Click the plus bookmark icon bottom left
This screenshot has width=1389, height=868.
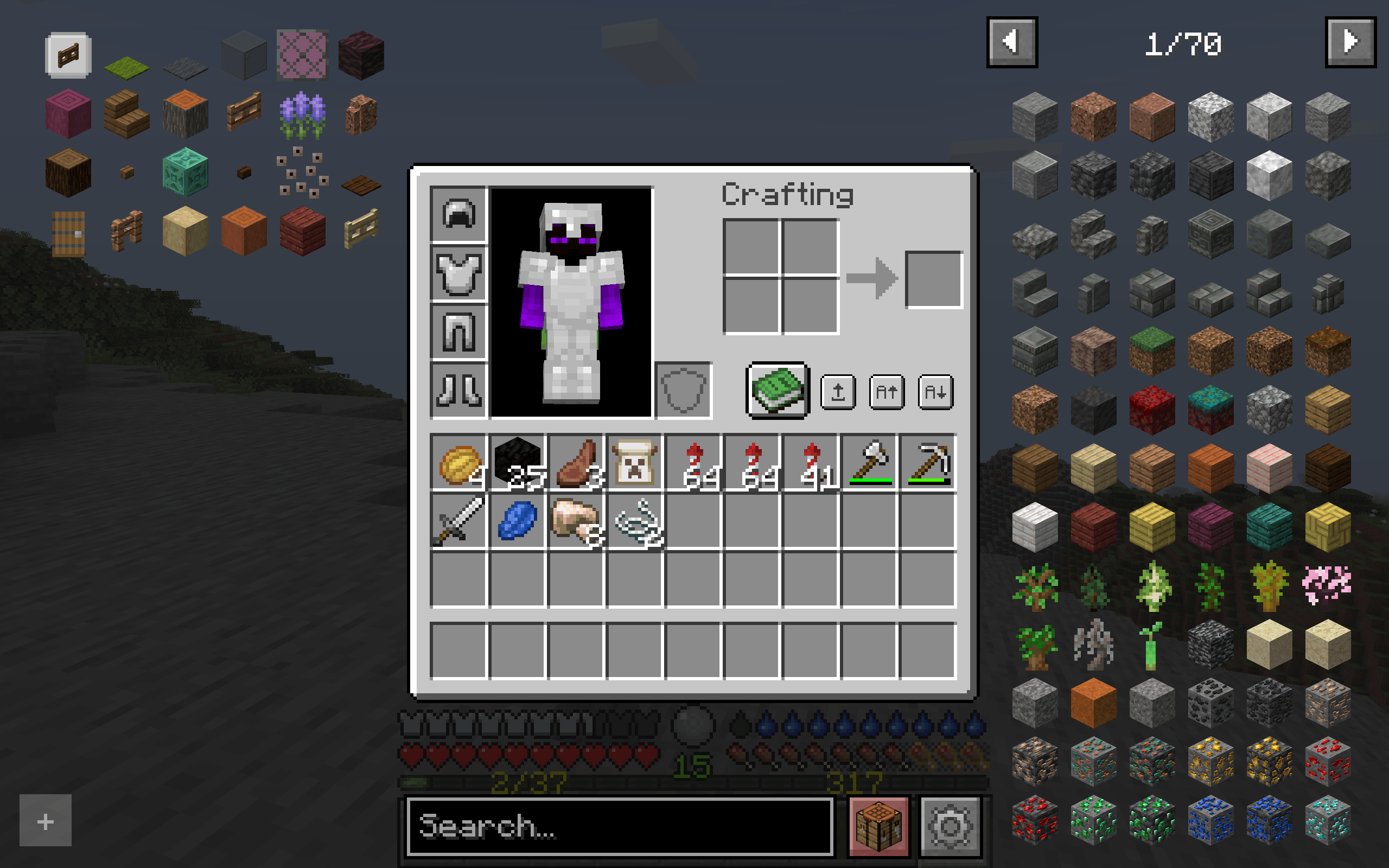[45, 821]
